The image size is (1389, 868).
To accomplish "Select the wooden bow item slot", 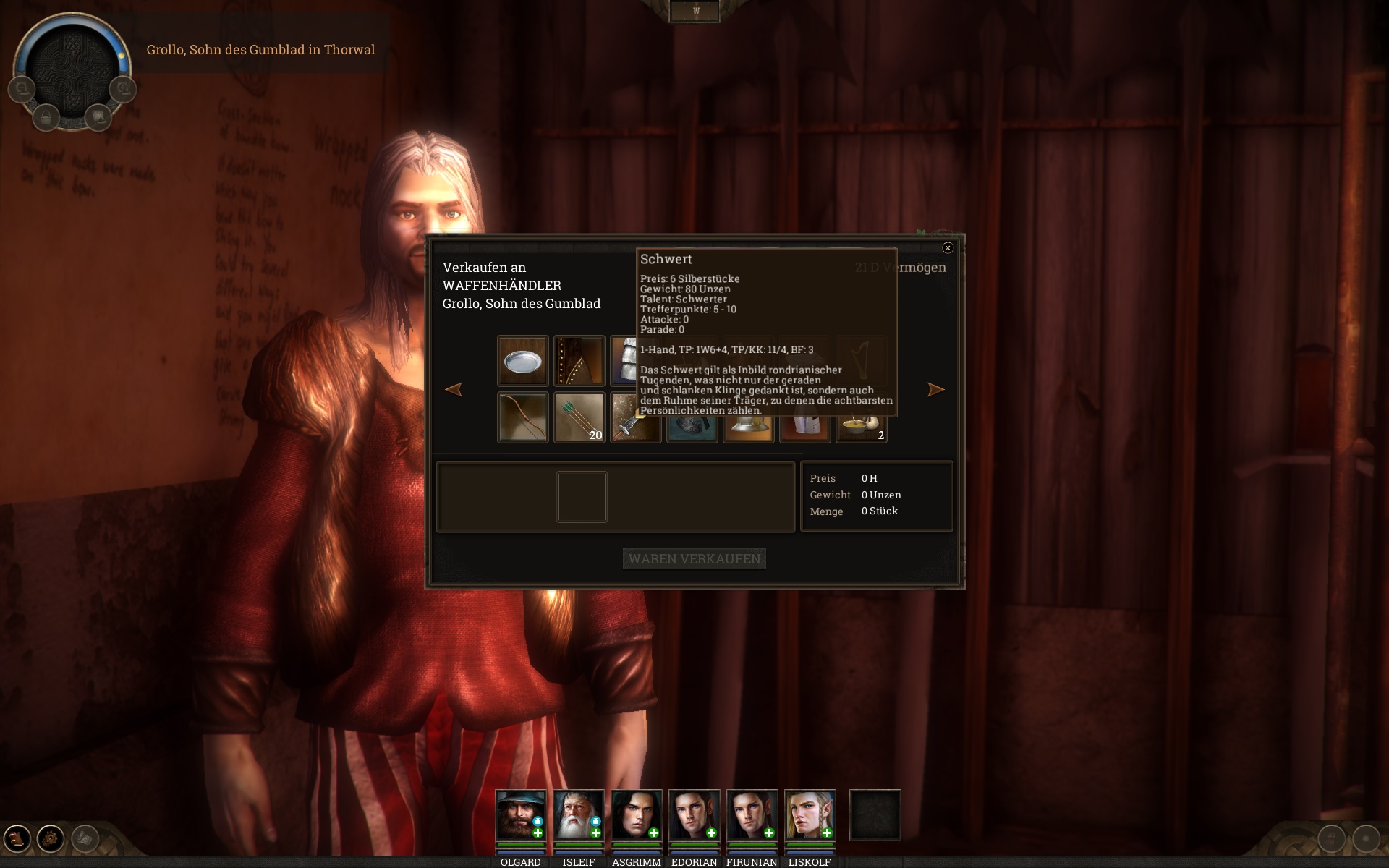I will (522, 417).
